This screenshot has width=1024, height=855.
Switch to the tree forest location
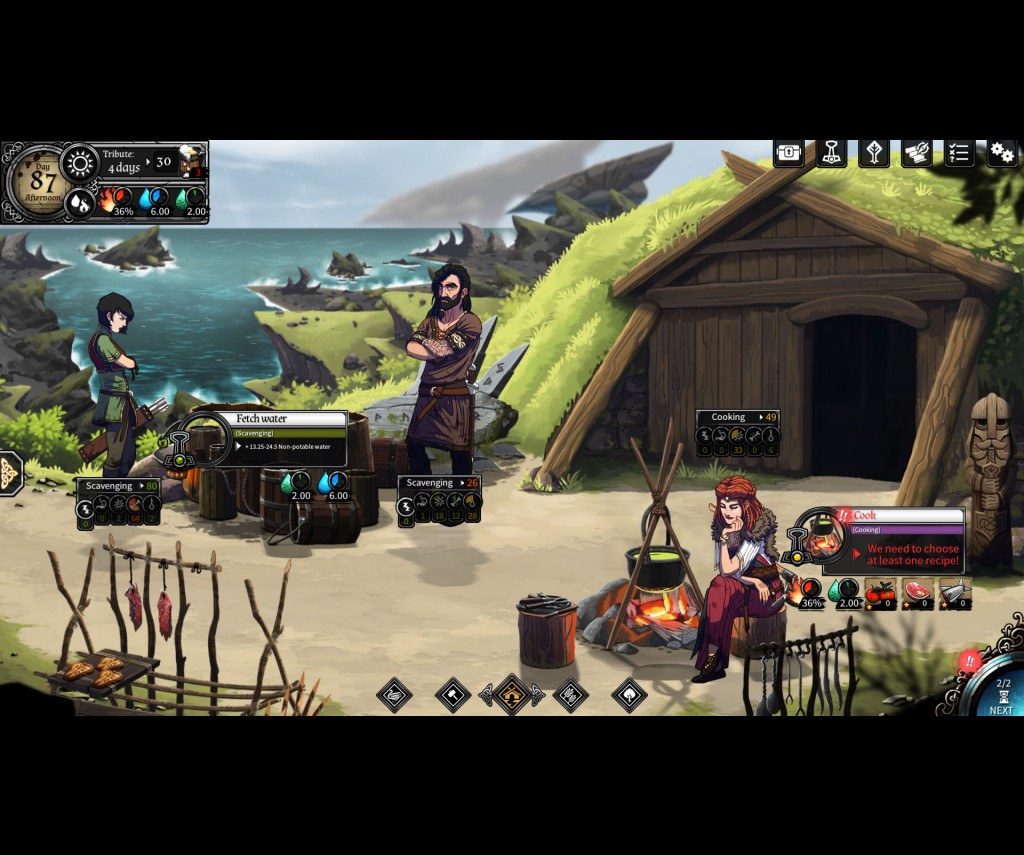[629, 694]
